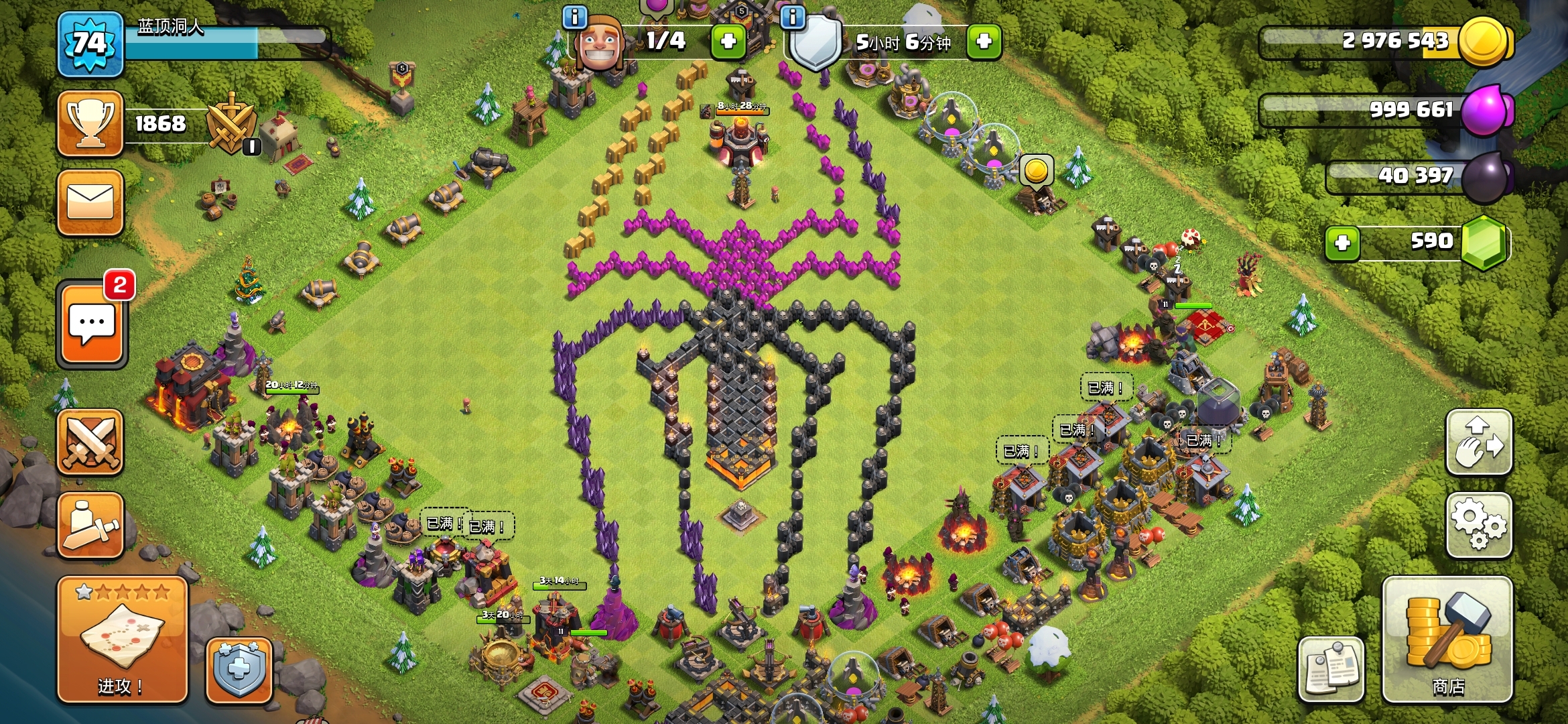
Task: Open the 商店 shop button
Action: 1447,639
